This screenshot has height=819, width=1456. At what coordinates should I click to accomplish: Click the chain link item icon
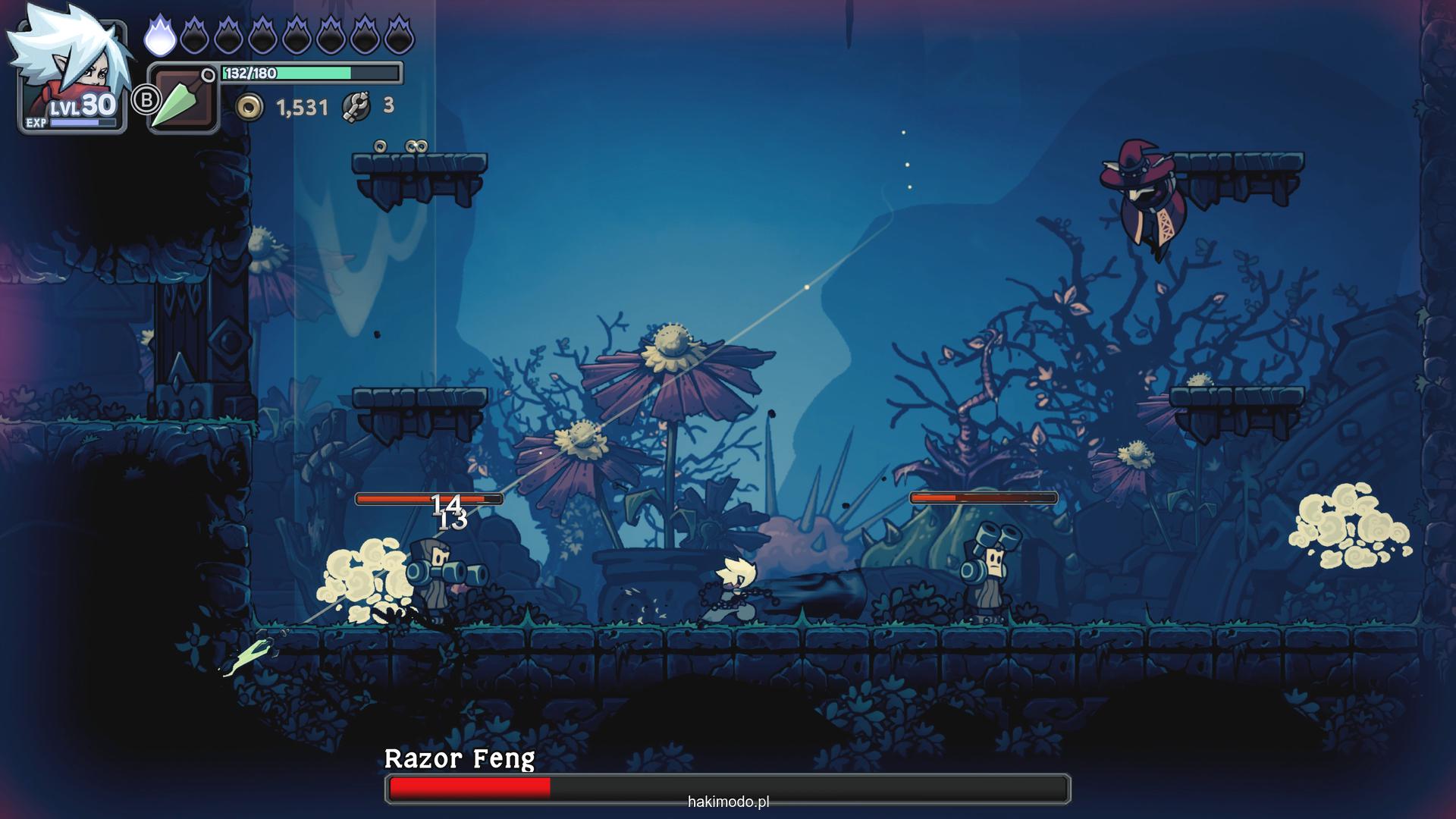356,107
